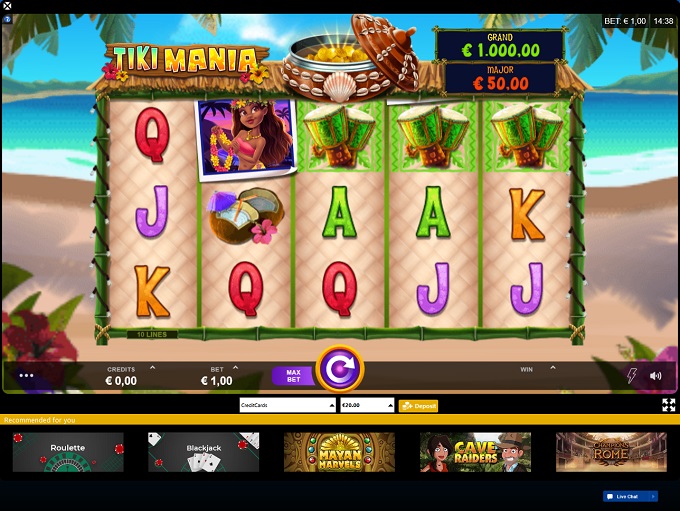Expand the credits display arrow
Viewport: 680px width, 511px height.
[x=152, y=368]
